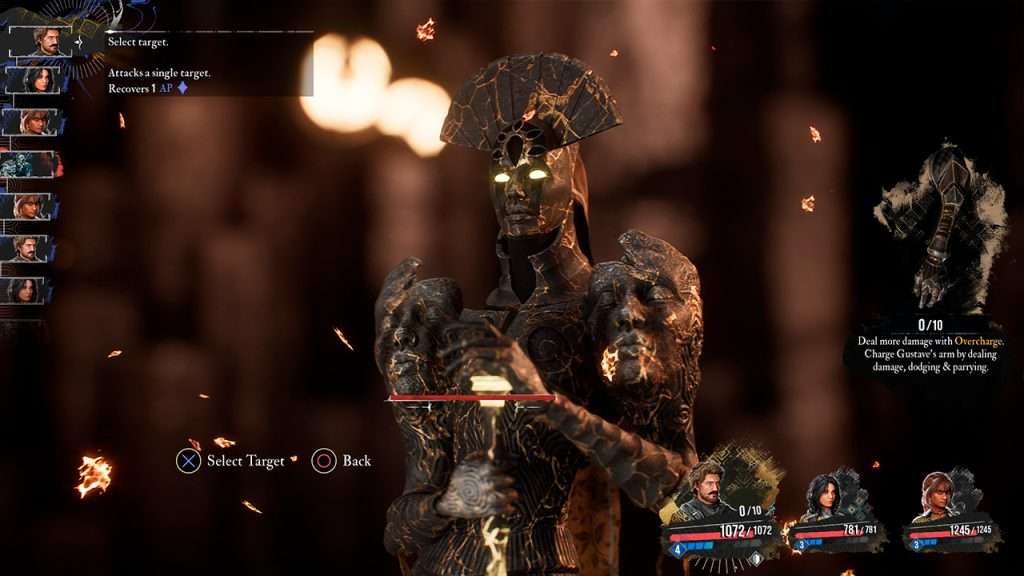Select Maelle's party portrait showing 1245 HP

(939, 496)
